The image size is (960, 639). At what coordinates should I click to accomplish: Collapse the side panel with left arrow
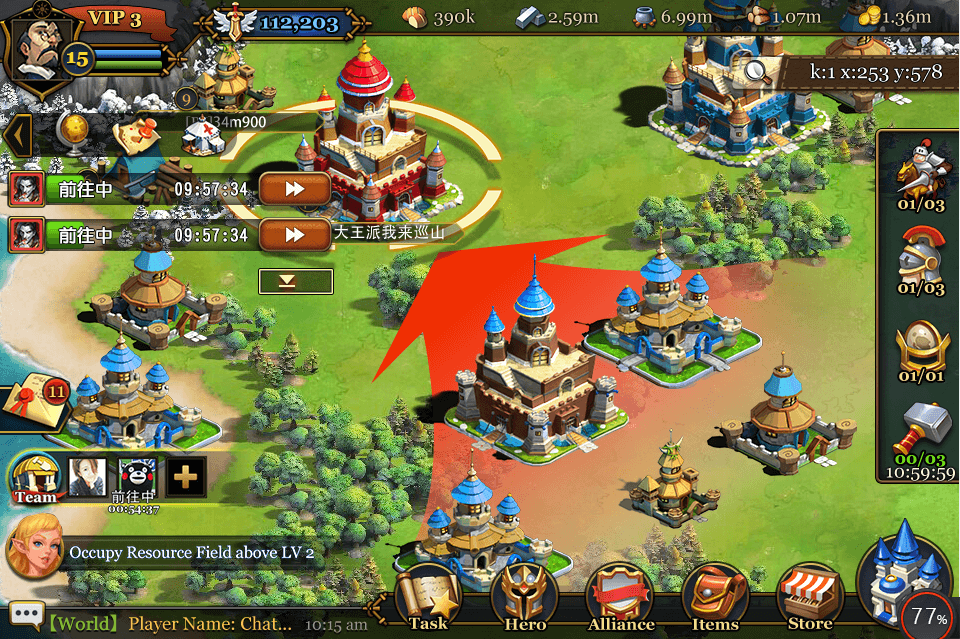pyautogui.click(x=15, y=135)
